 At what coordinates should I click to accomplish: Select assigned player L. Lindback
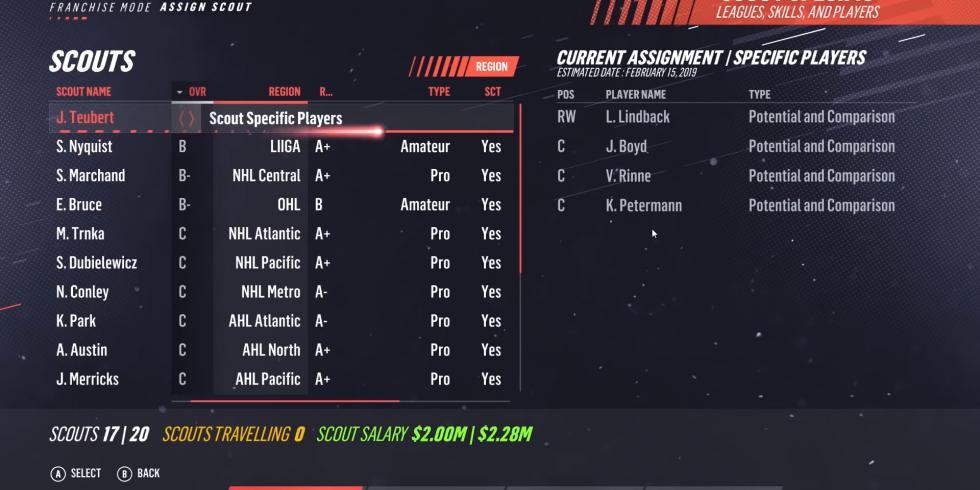click(638, 117)
